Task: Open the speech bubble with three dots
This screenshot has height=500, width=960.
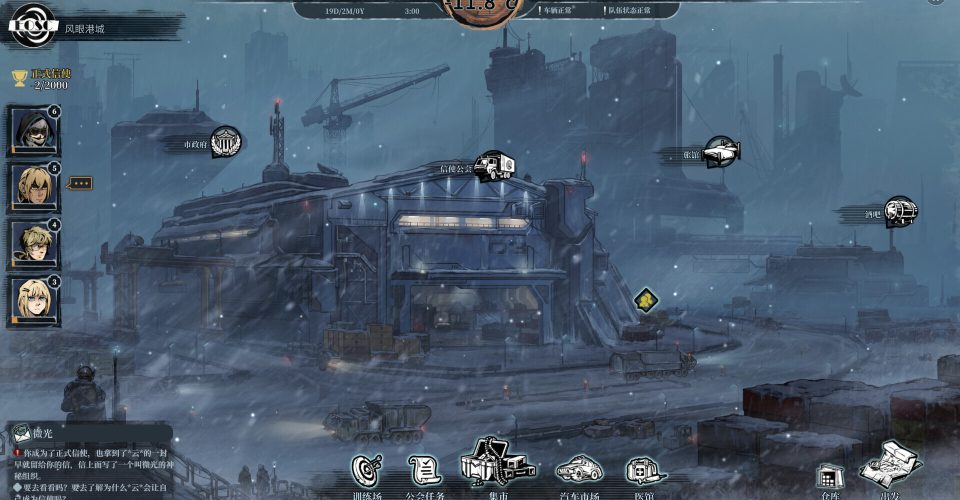Action: coord(79,184)
